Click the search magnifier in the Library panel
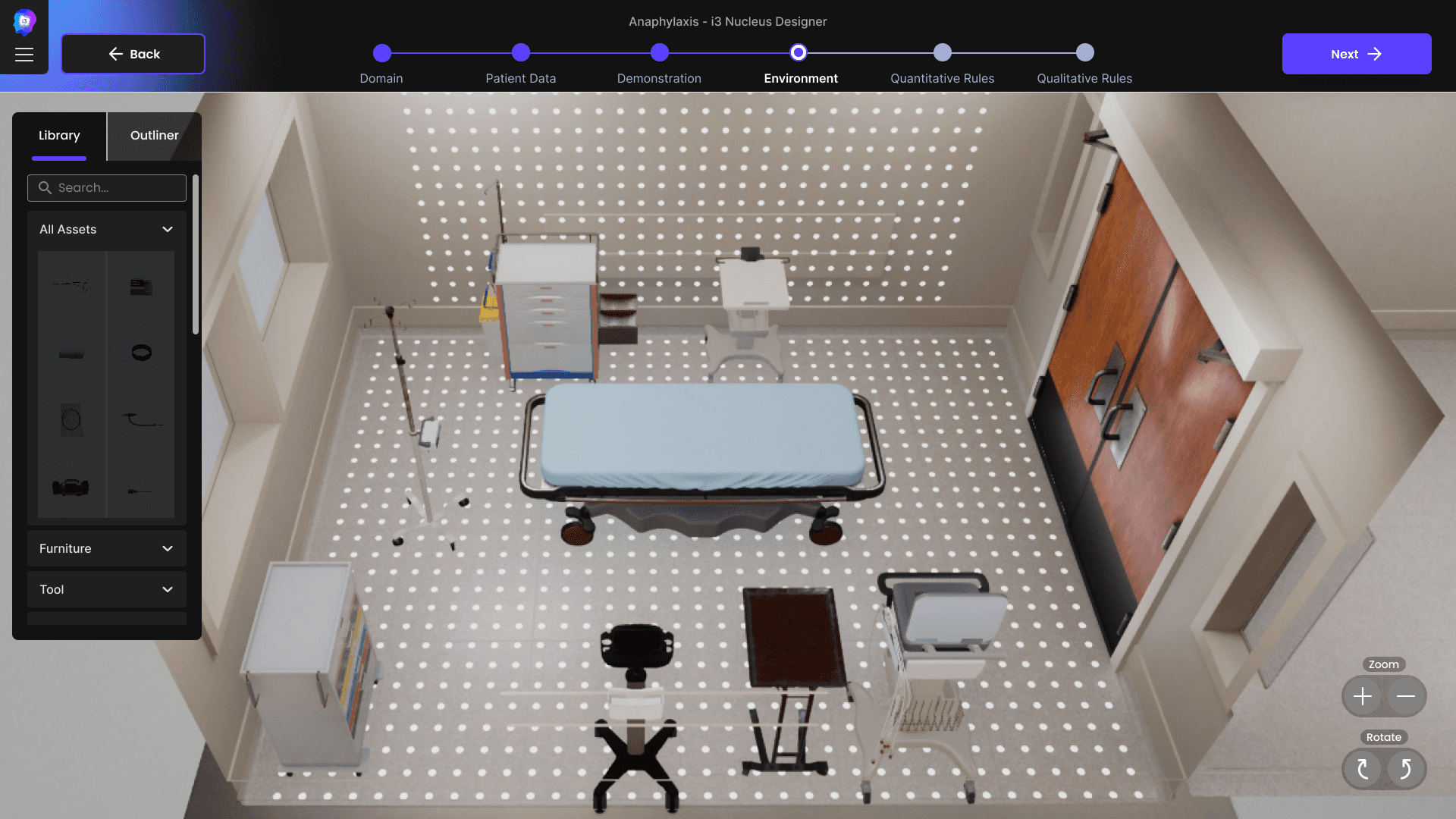1456x819 pixels. [x=45, y=187]
